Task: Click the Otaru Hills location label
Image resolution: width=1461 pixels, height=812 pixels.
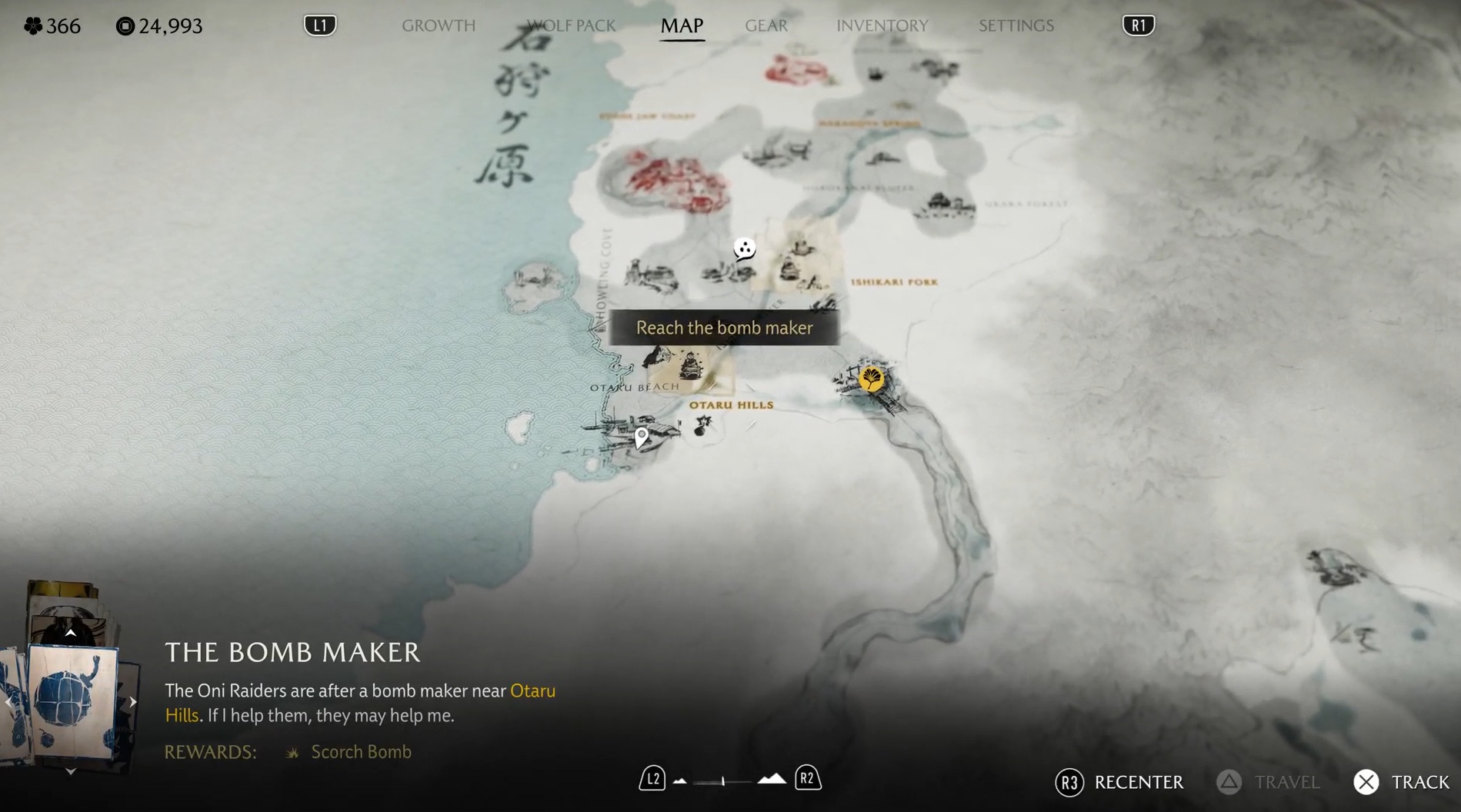Action: coord(731,404)
